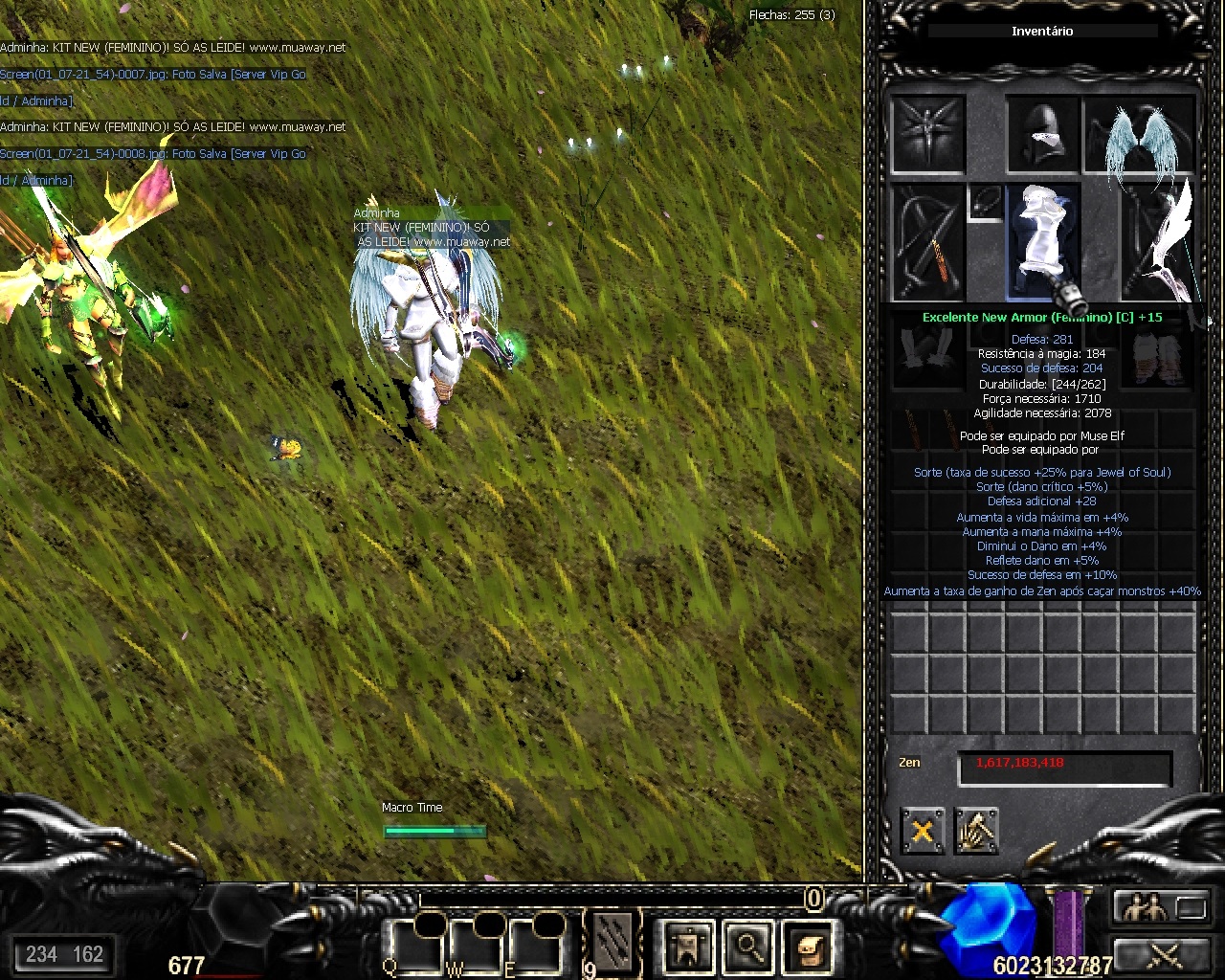This screenshot has height=980, width=1225.
Task: Open the scroll icon button
Action: tap(807, 947)
